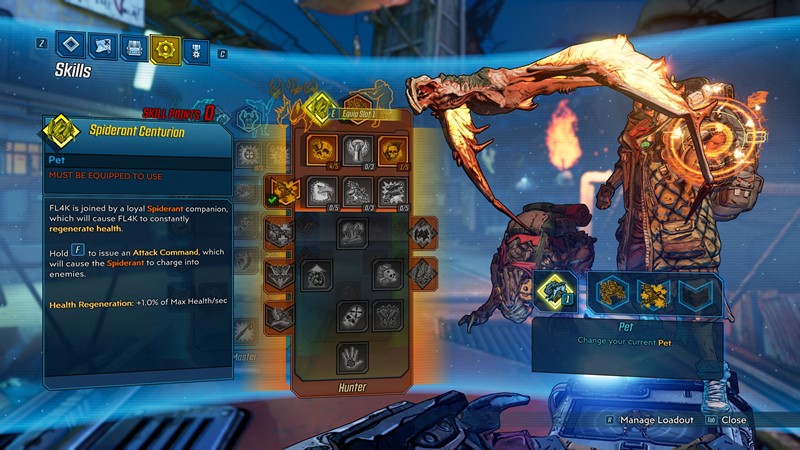This screenshot has height=450, width=800.
Task: Select the winged-helmet skill in the top row
Action: (x=357, y=150)
